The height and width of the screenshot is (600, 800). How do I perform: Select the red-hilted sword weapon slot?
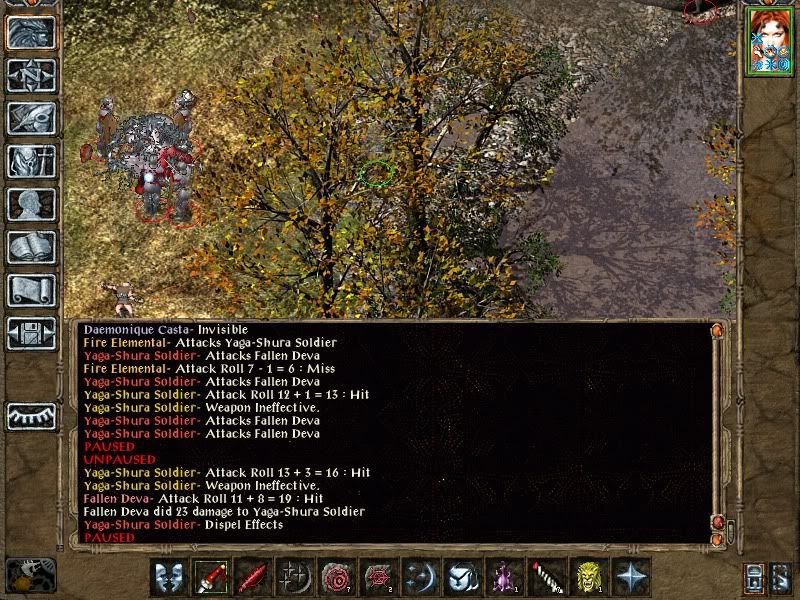211,577
